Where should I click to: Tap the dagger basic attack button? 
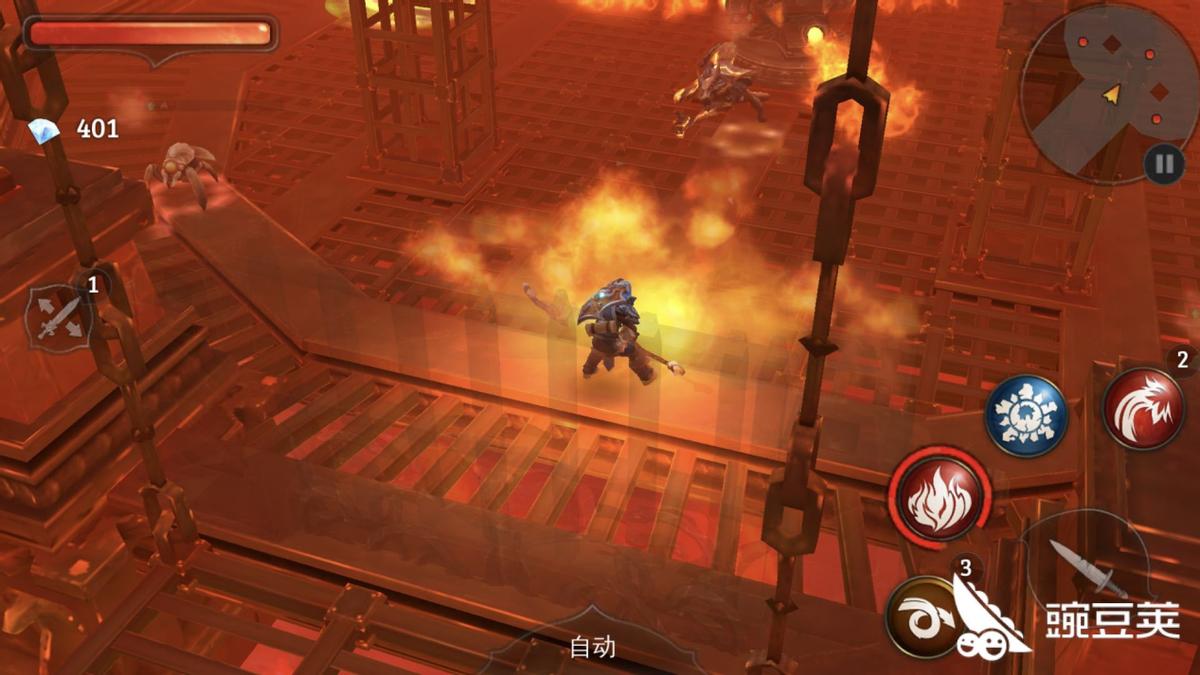pos(1086,566)
